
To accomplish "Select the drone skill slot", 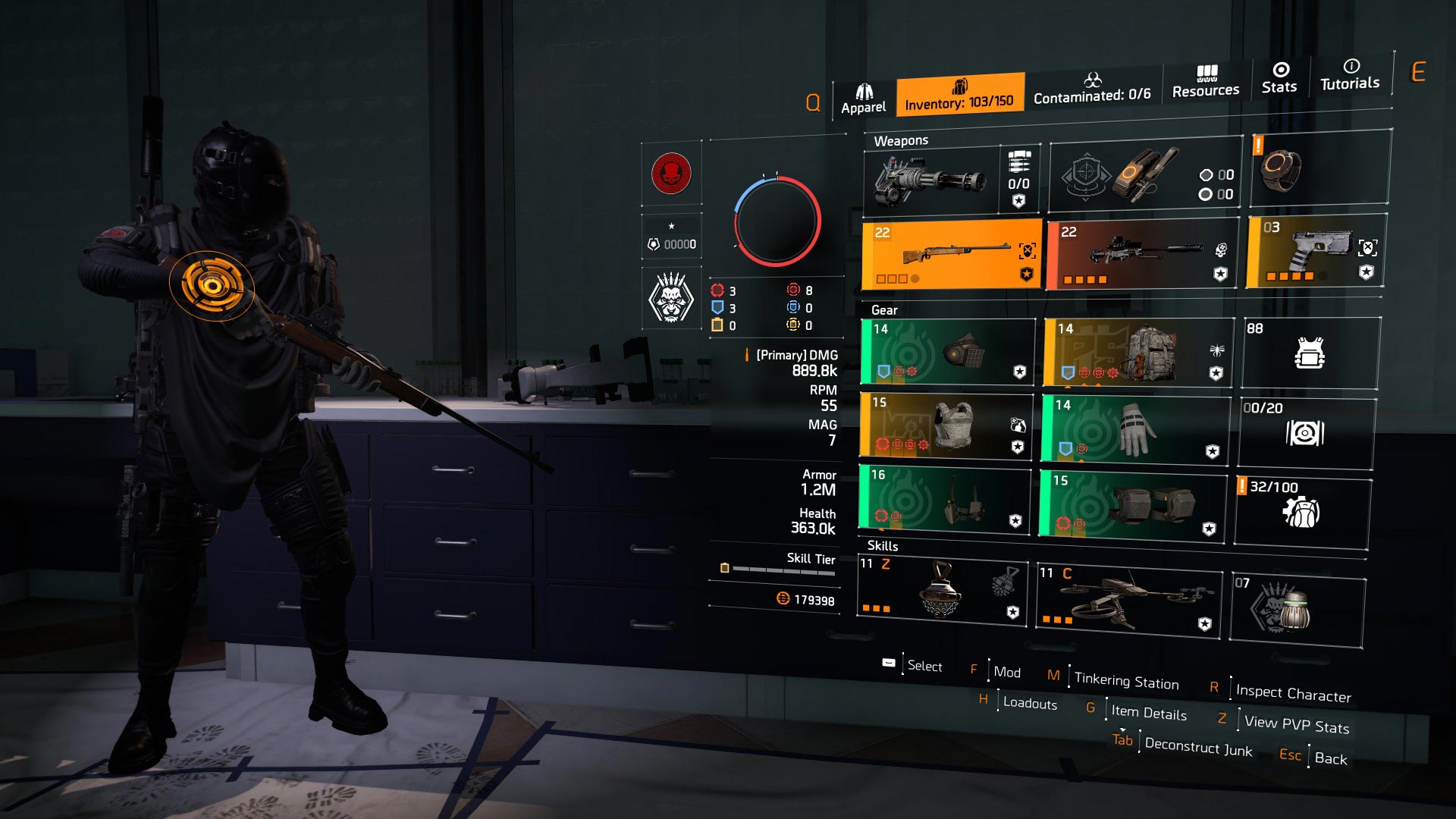I will [1128, 599].
